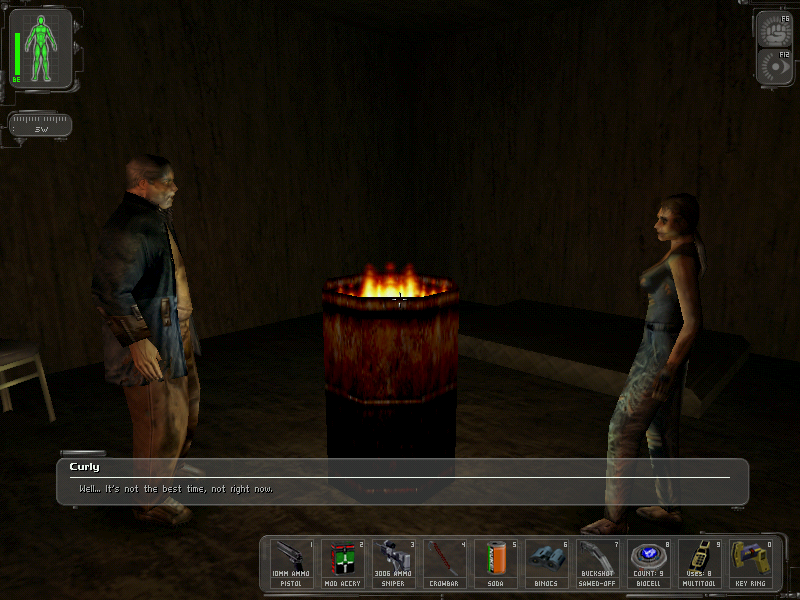Equip the Sawed-Off shotgun slot

598,563
